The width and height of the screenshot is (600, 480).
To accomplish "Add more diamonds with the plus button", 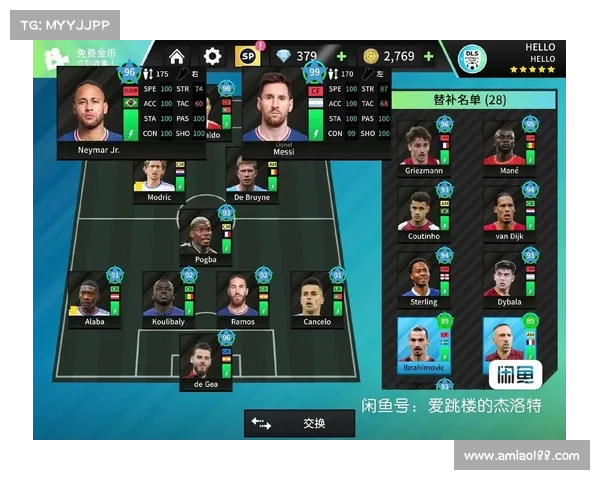I will click(342, 57).
